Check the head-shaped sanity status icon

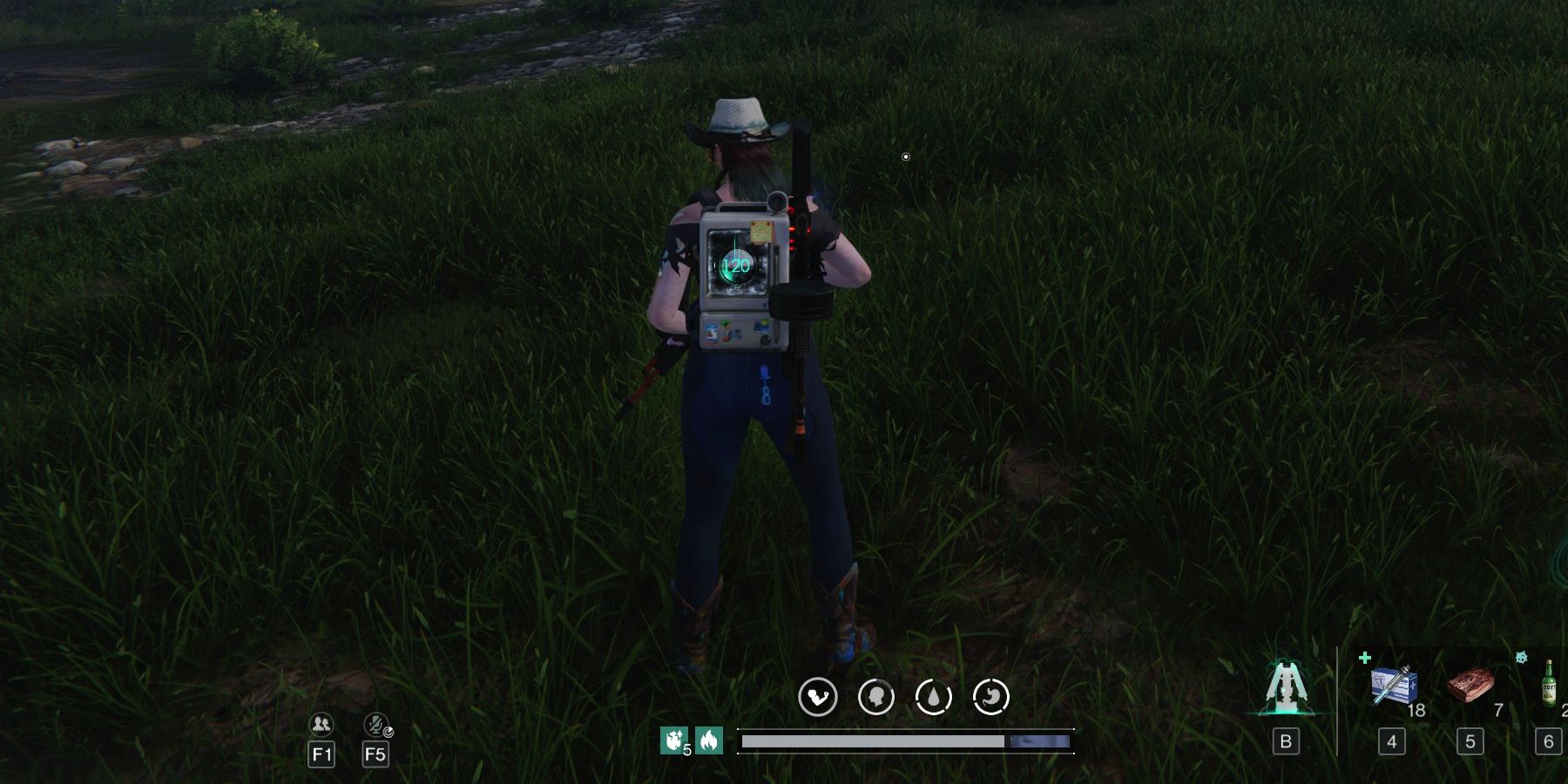point(875,697)
